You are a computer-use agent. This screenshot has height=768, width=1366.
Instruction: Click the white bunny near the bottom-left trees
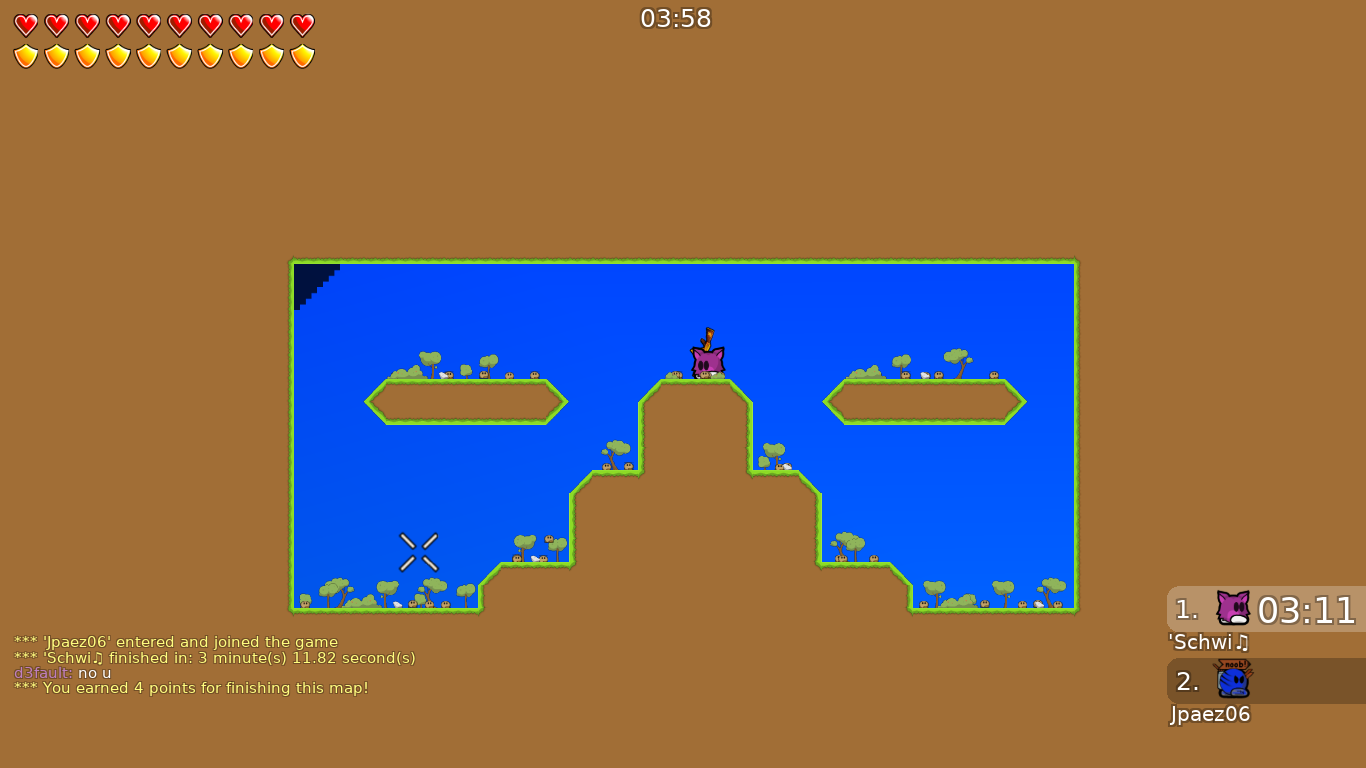tap(397, 604)
